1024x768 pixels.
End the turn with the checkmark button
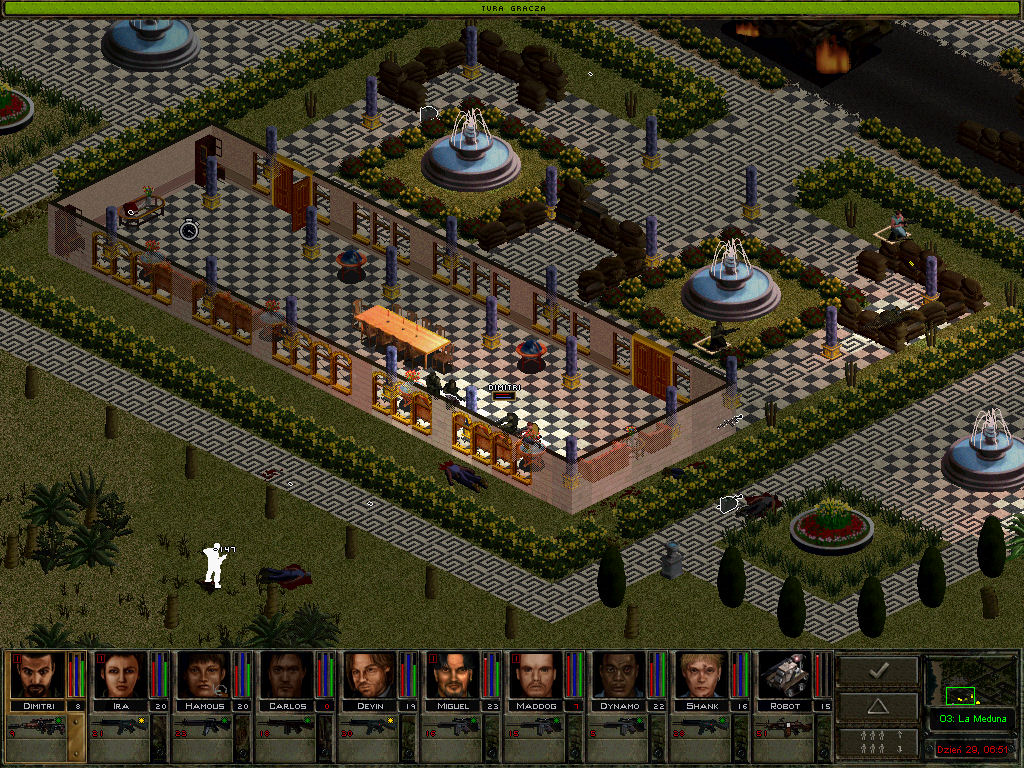point(877,670)
